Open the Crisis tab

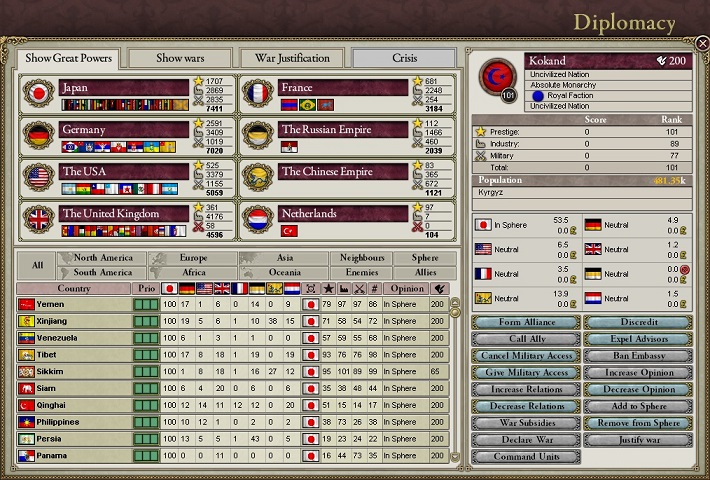coord(405,58)
